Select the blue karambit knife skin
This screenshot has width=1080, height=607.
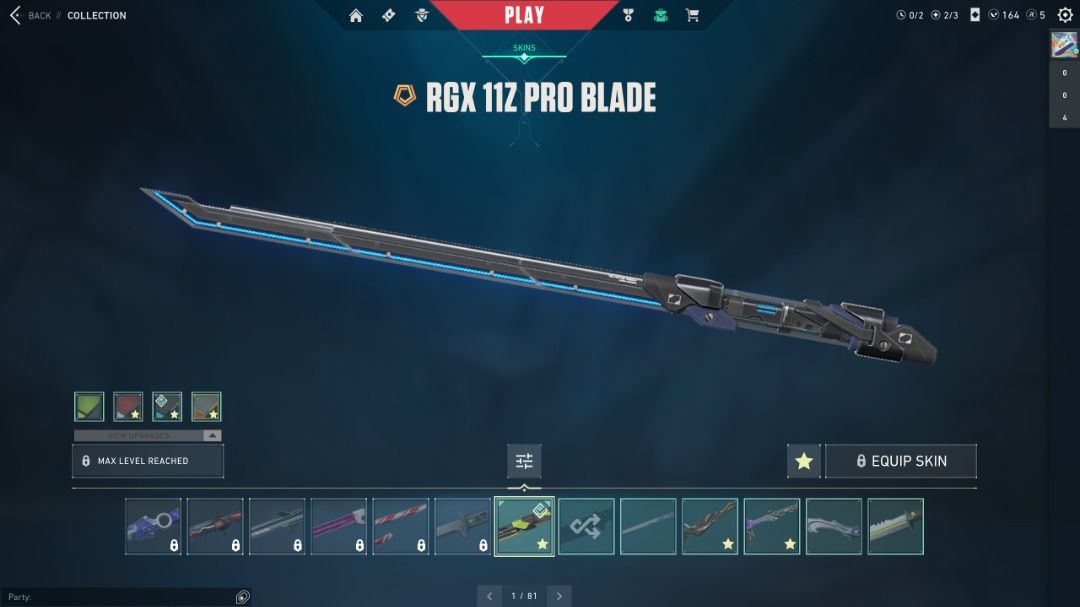153,526
